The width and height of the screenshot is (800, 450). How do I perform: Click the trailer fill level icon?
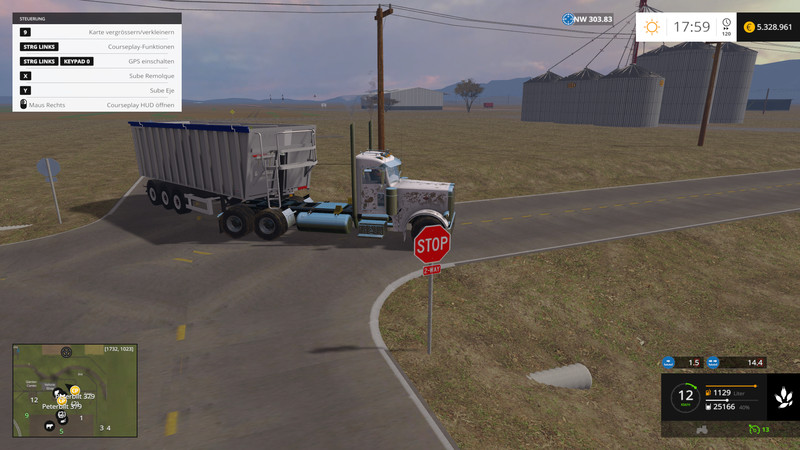[709, 406]
